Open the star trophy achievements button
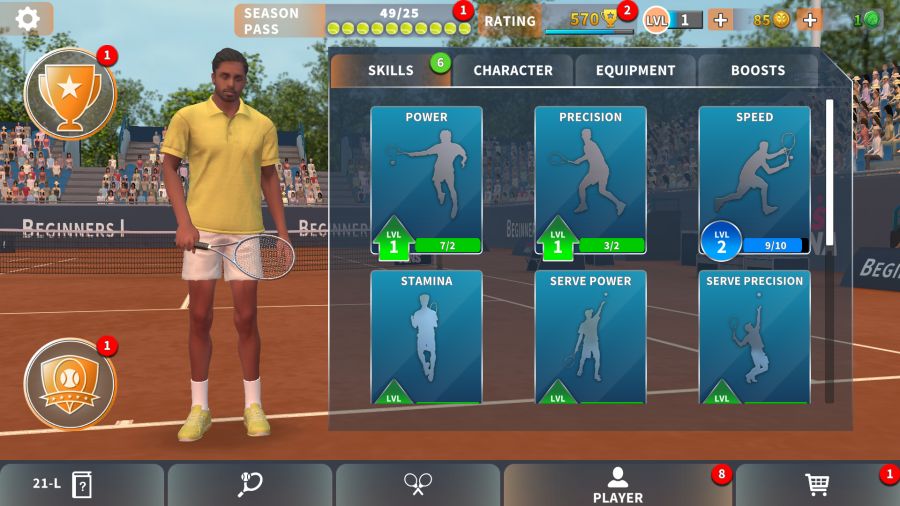The height and width of the screenshot is (506, 900). coord(69,94)
